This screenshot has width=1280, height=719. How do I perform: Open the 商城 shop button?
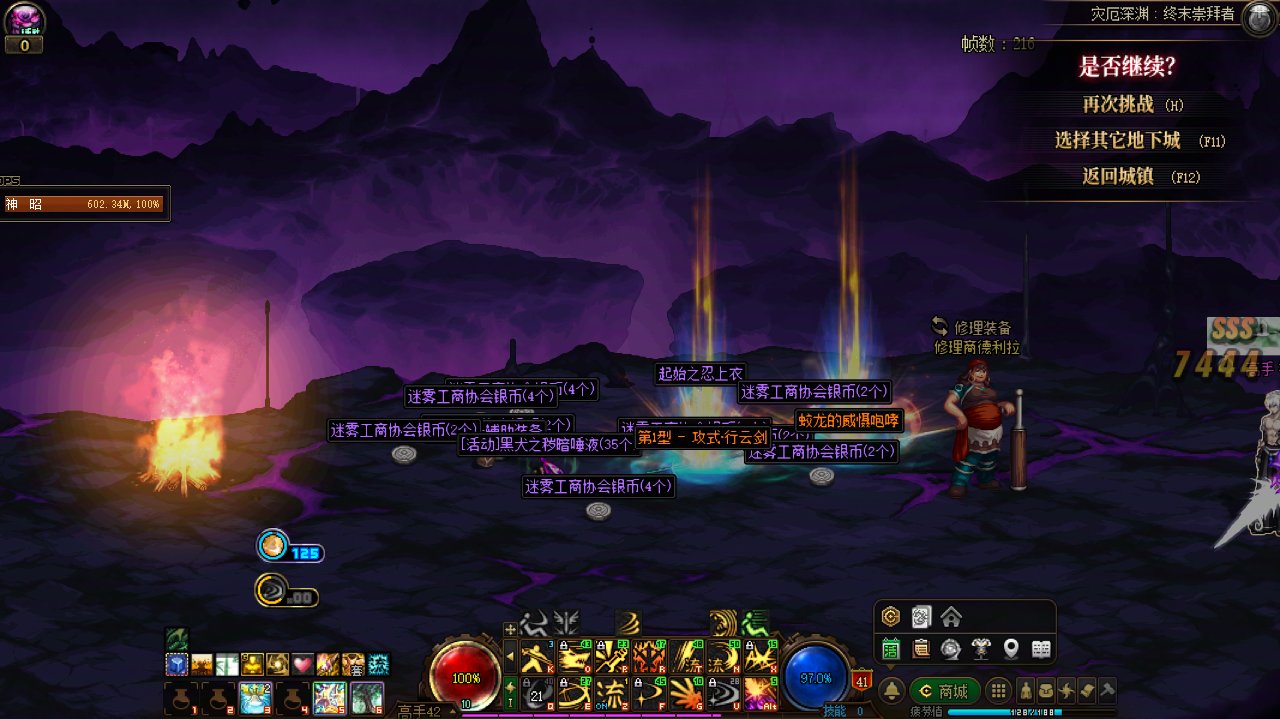click(x=944, y=691)
